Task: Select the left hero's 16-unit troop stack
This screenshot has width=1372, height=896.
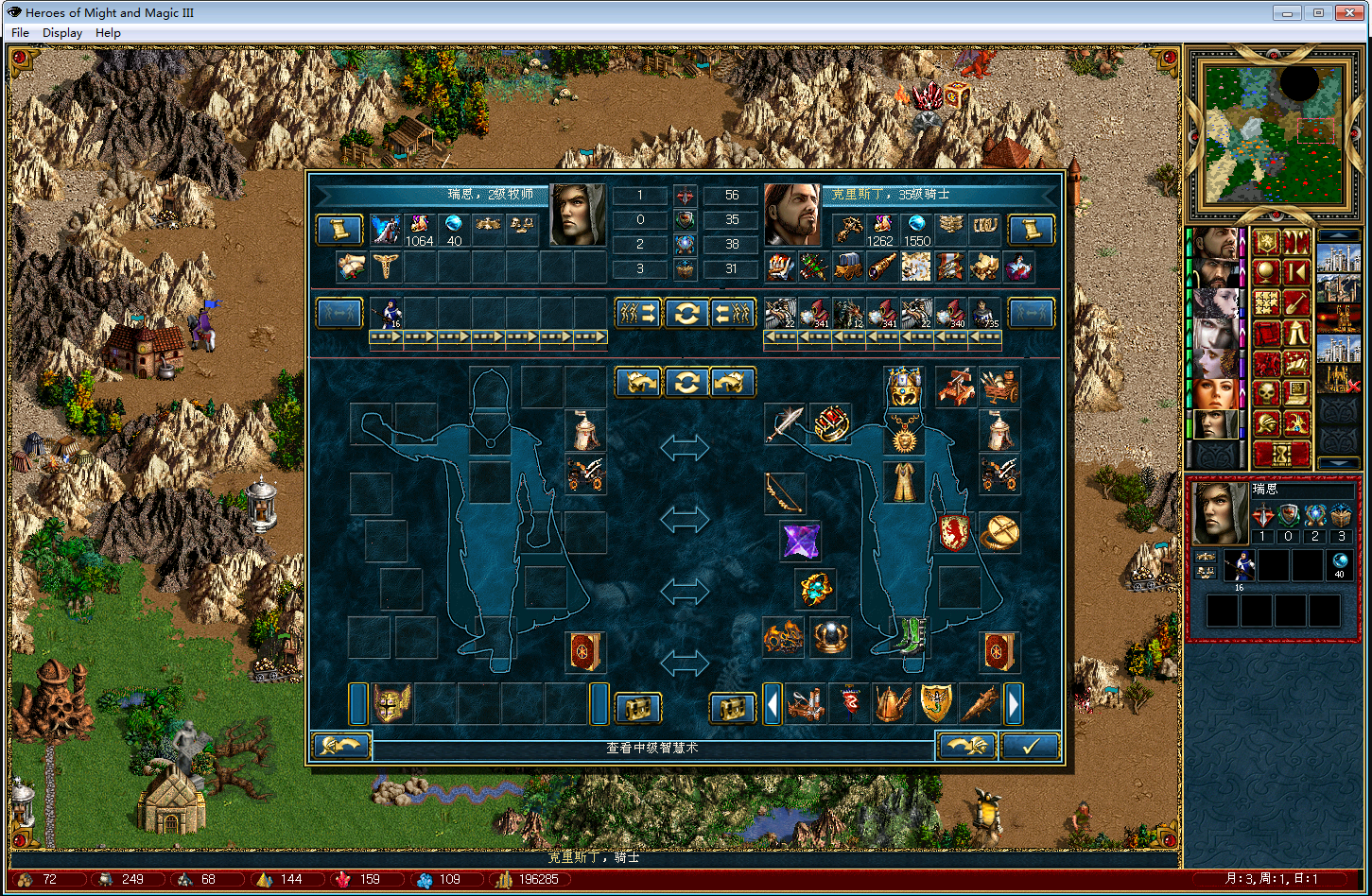Action: click(386, 313)
